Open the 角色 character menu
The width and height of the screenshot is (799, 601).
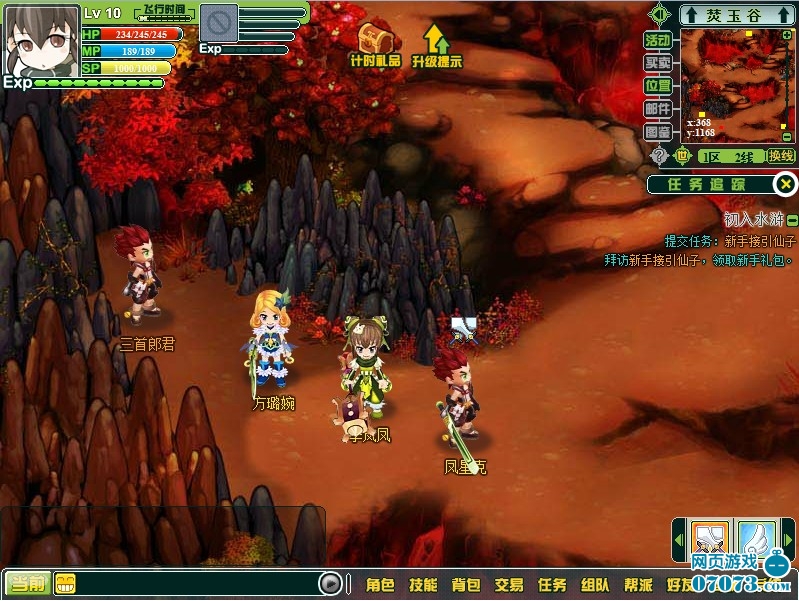click(380, 585)
